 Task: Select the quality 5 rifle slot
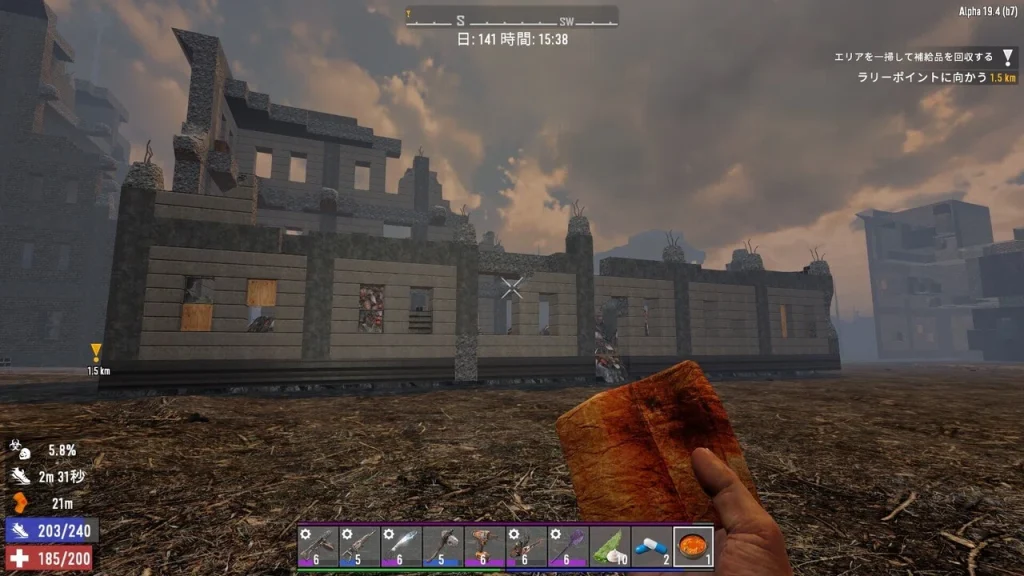click(358, 547)
